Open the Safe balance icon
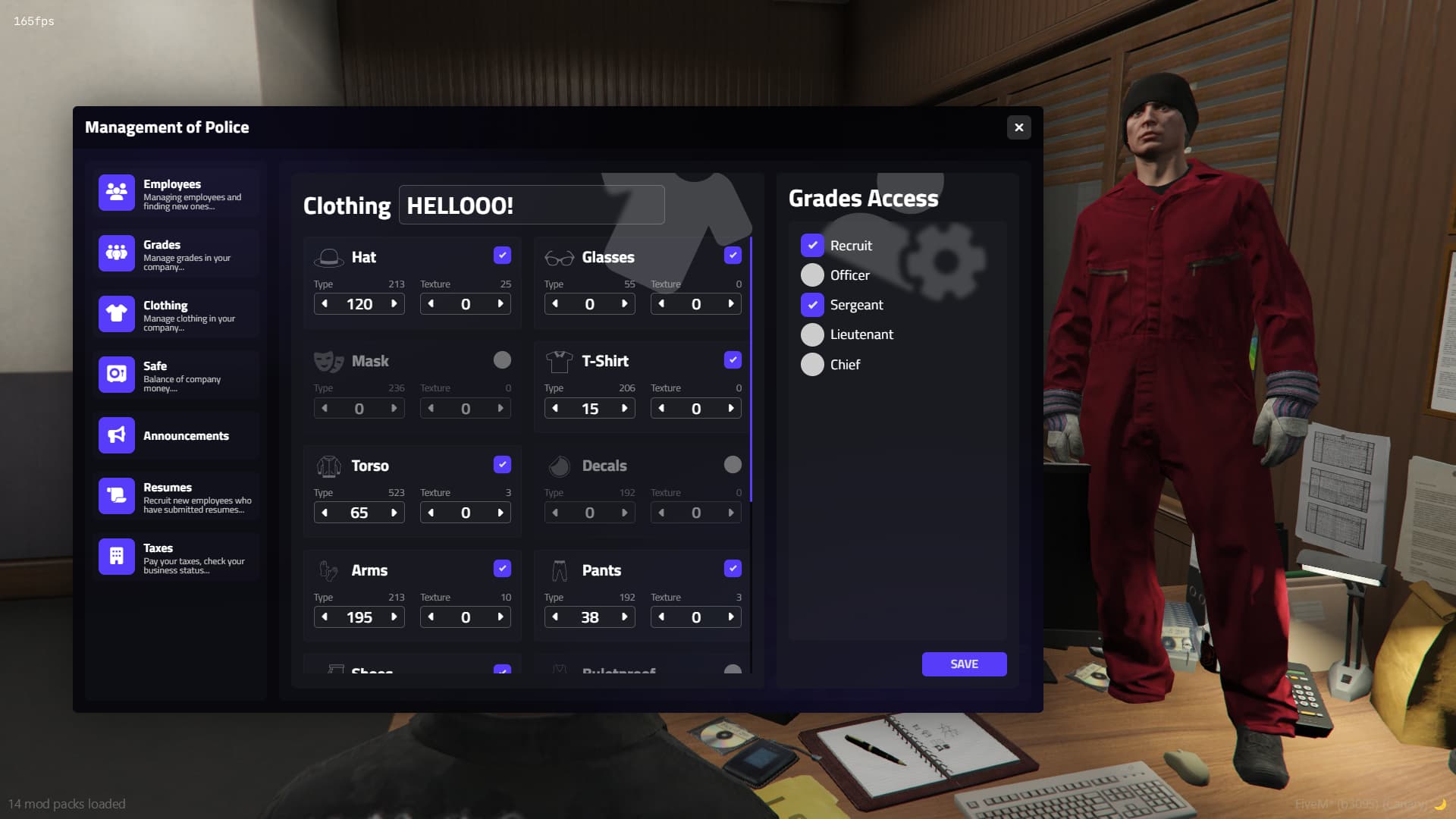The width and height of the screenshot is (1456, 819). click(x=116, y=374)
